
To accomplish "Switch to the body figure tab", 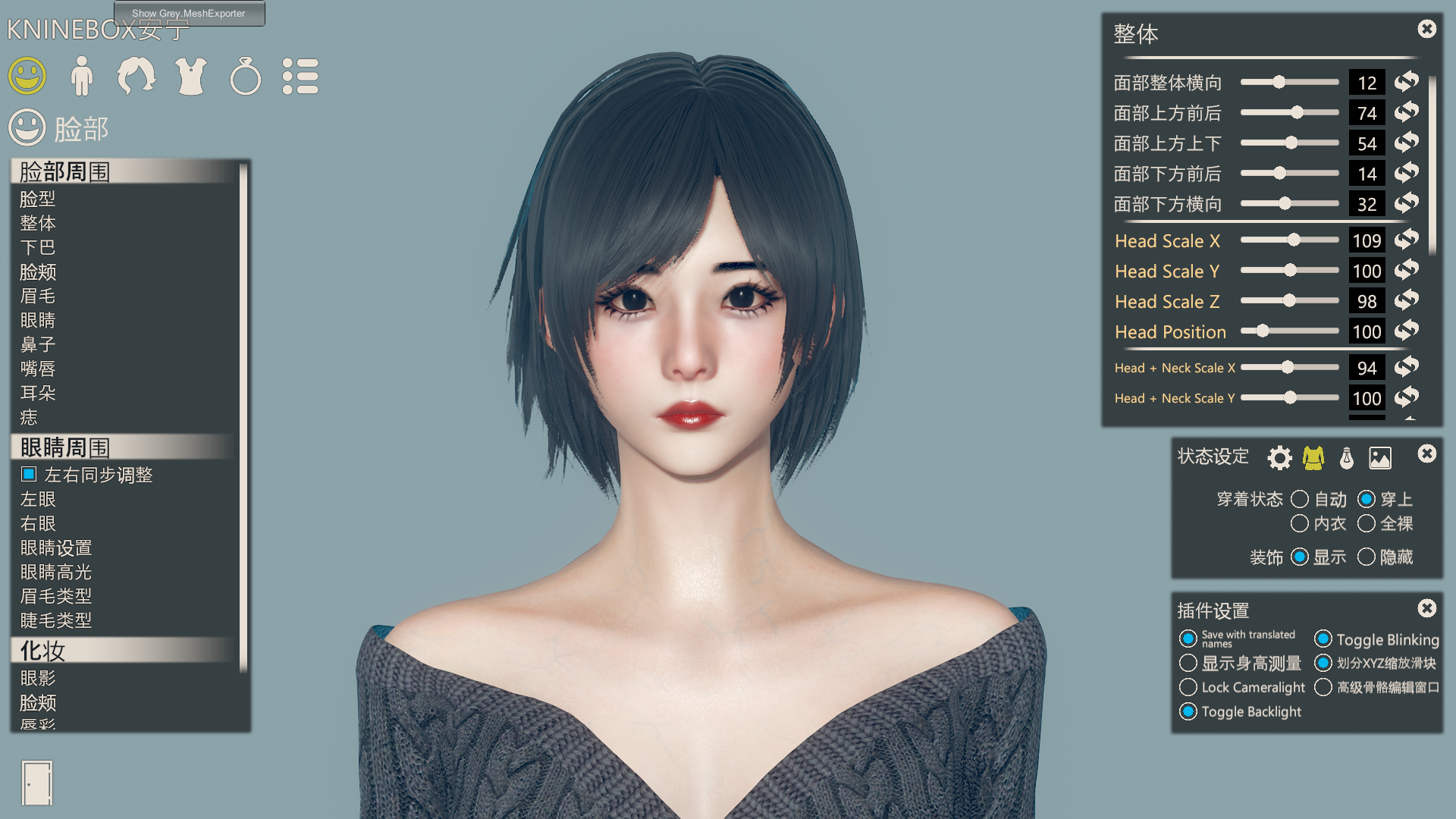I will (81, 76).
